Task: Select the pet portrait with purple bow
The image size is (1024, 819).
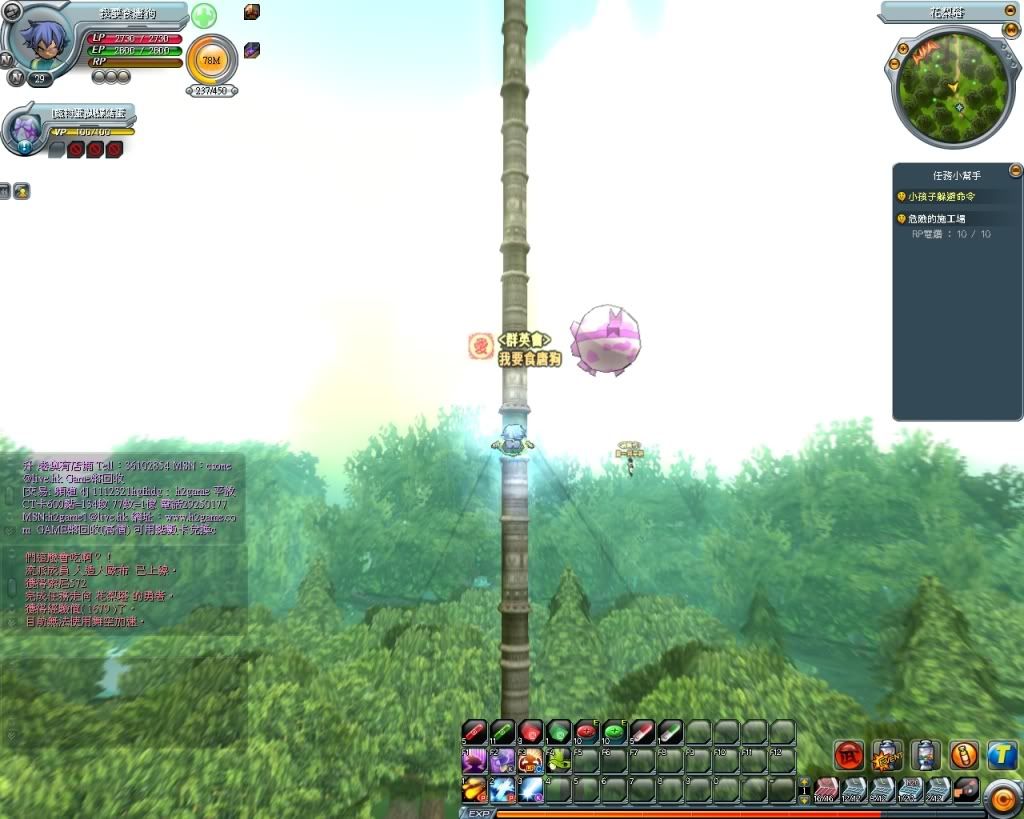Action: [24, 128]
